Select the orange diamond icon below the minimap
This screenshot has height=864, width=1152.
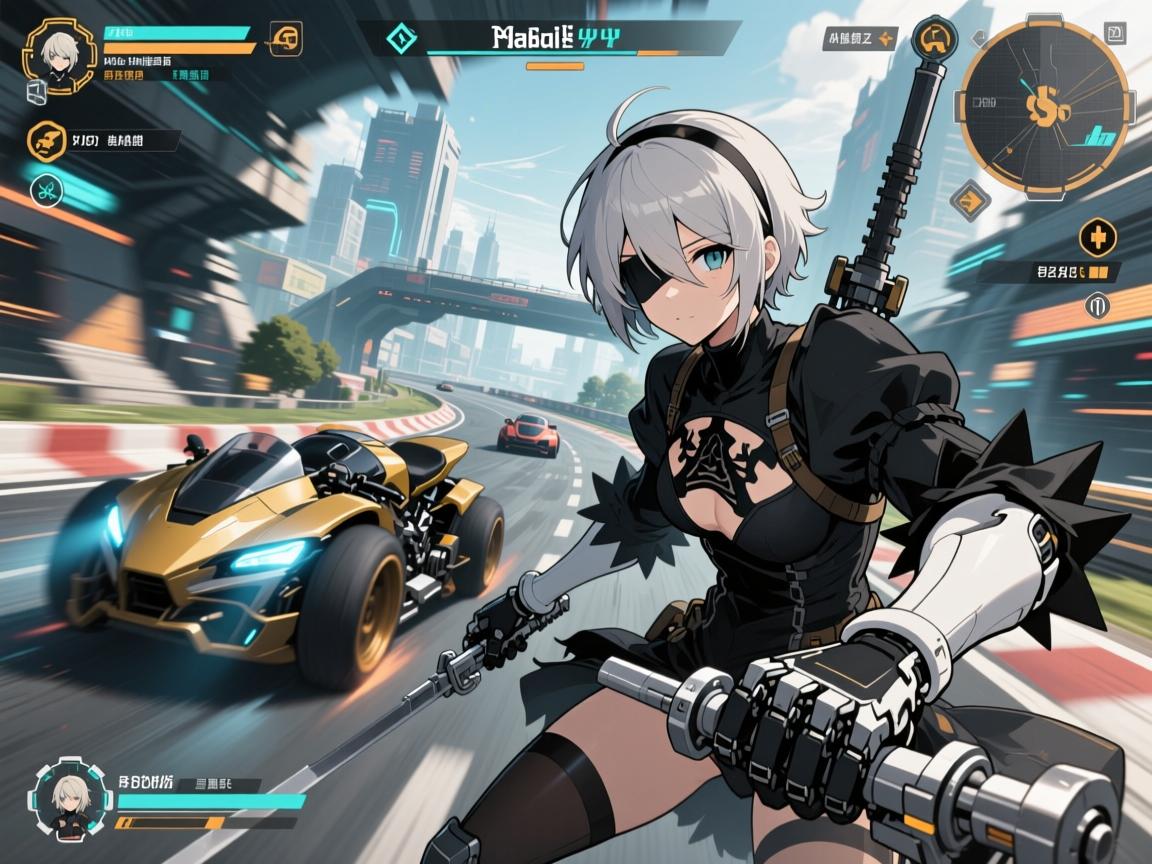click(x=968, y=200)
